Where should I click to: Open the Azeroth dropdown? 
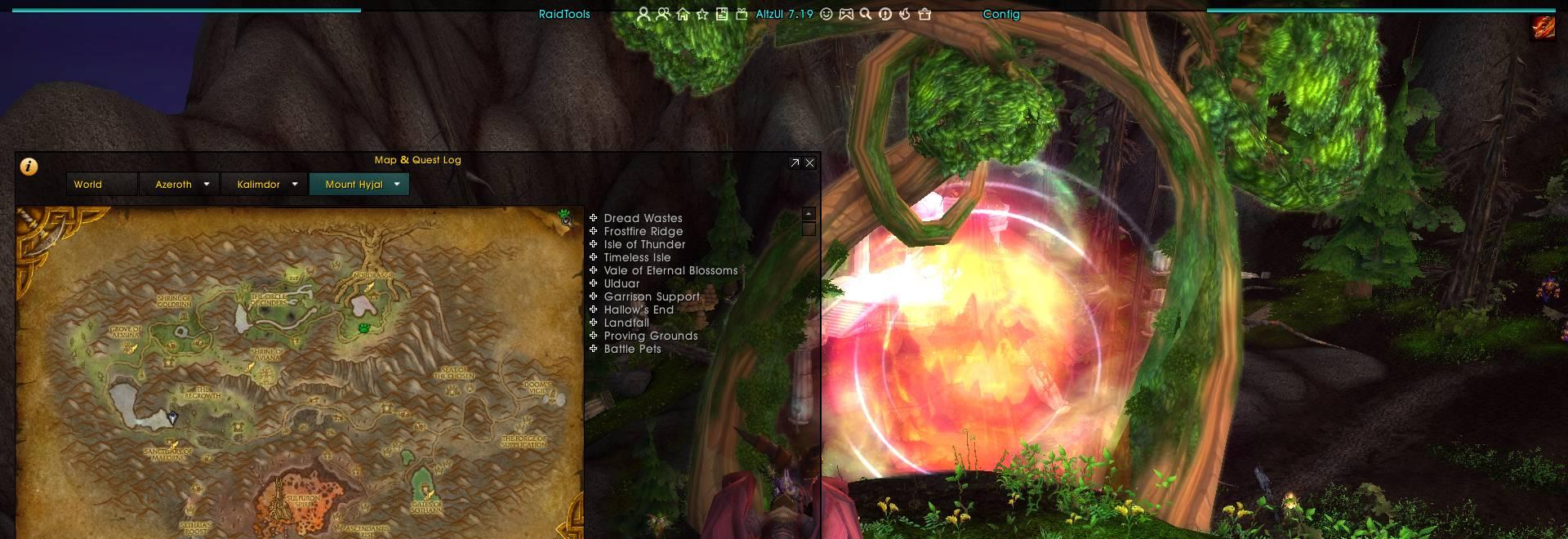pyautogui.click(x=207, y=185)
